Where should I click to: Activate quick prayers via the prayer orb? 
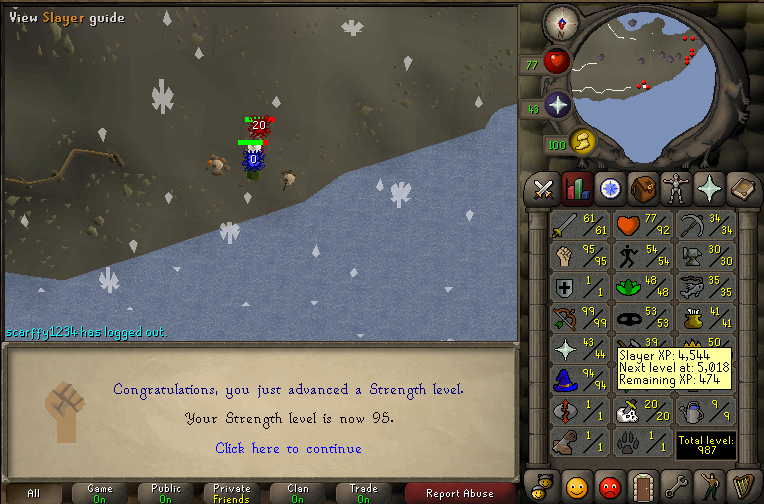[x=557, y=106]
